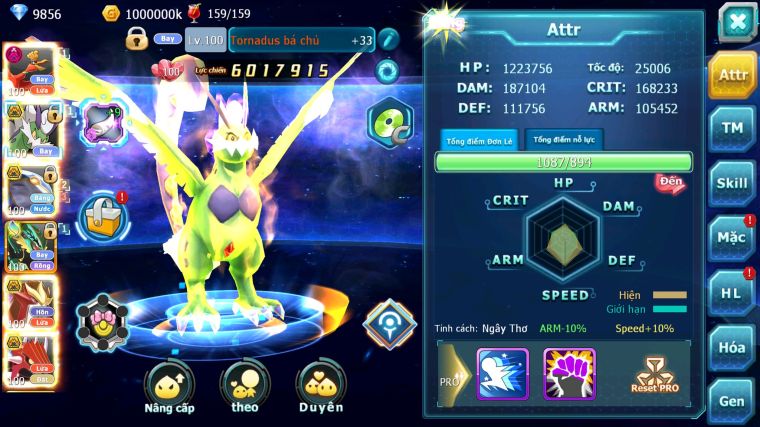Select the purple fist skill icon
This screenshot has height=427, width=760.
point(568,373)
